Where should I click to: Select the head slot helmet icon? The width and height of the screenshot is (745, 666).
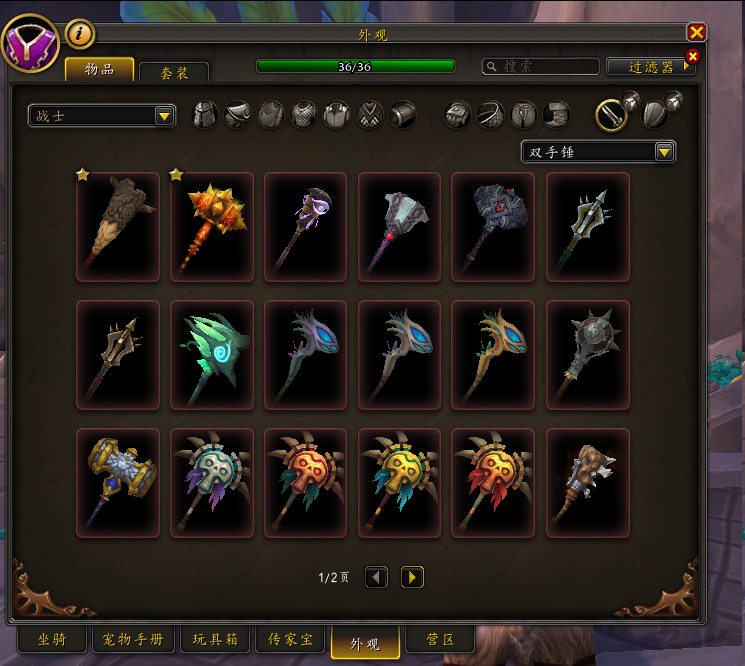[x=204, y=115]
